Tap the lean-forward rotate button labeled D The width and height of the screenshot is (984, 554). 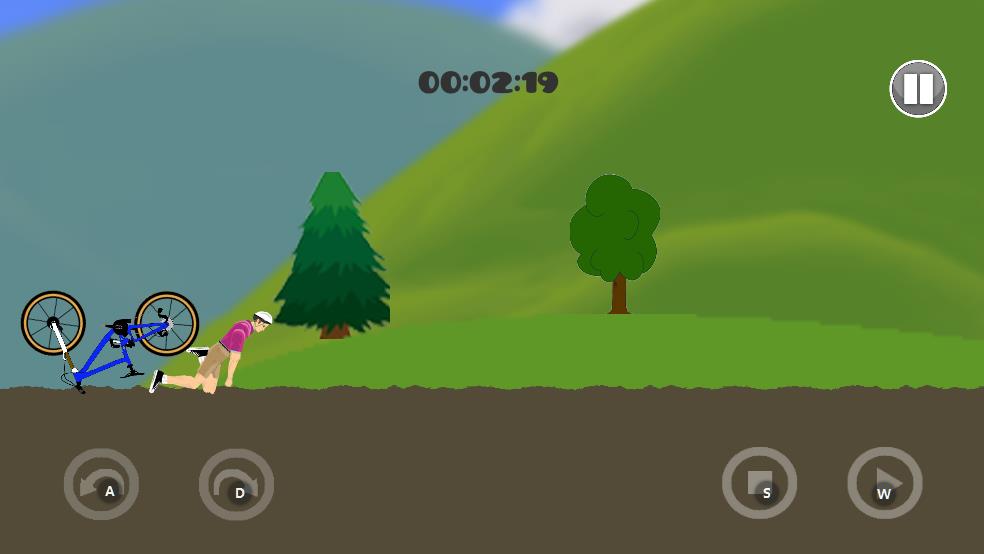pos(236,485)
